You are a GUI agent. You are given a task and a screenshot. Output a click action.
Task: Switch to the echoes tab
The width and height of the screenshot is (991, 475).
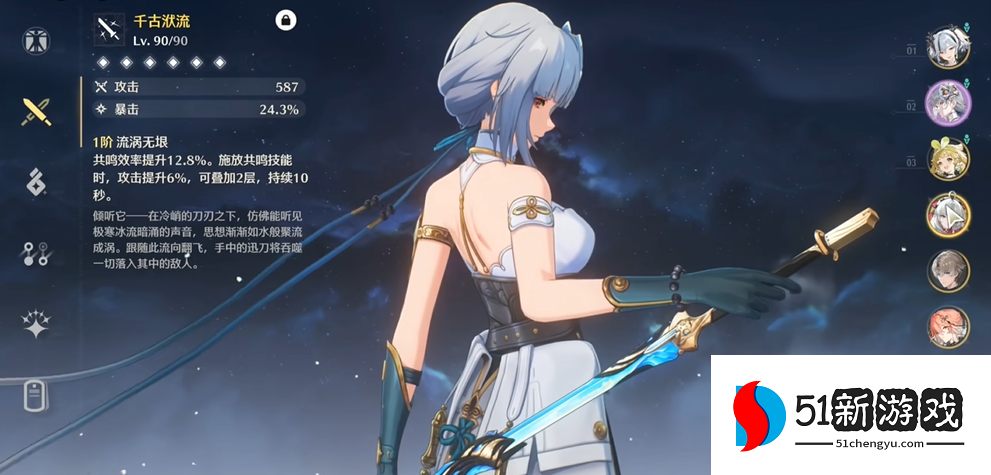[x=37, y=183]
